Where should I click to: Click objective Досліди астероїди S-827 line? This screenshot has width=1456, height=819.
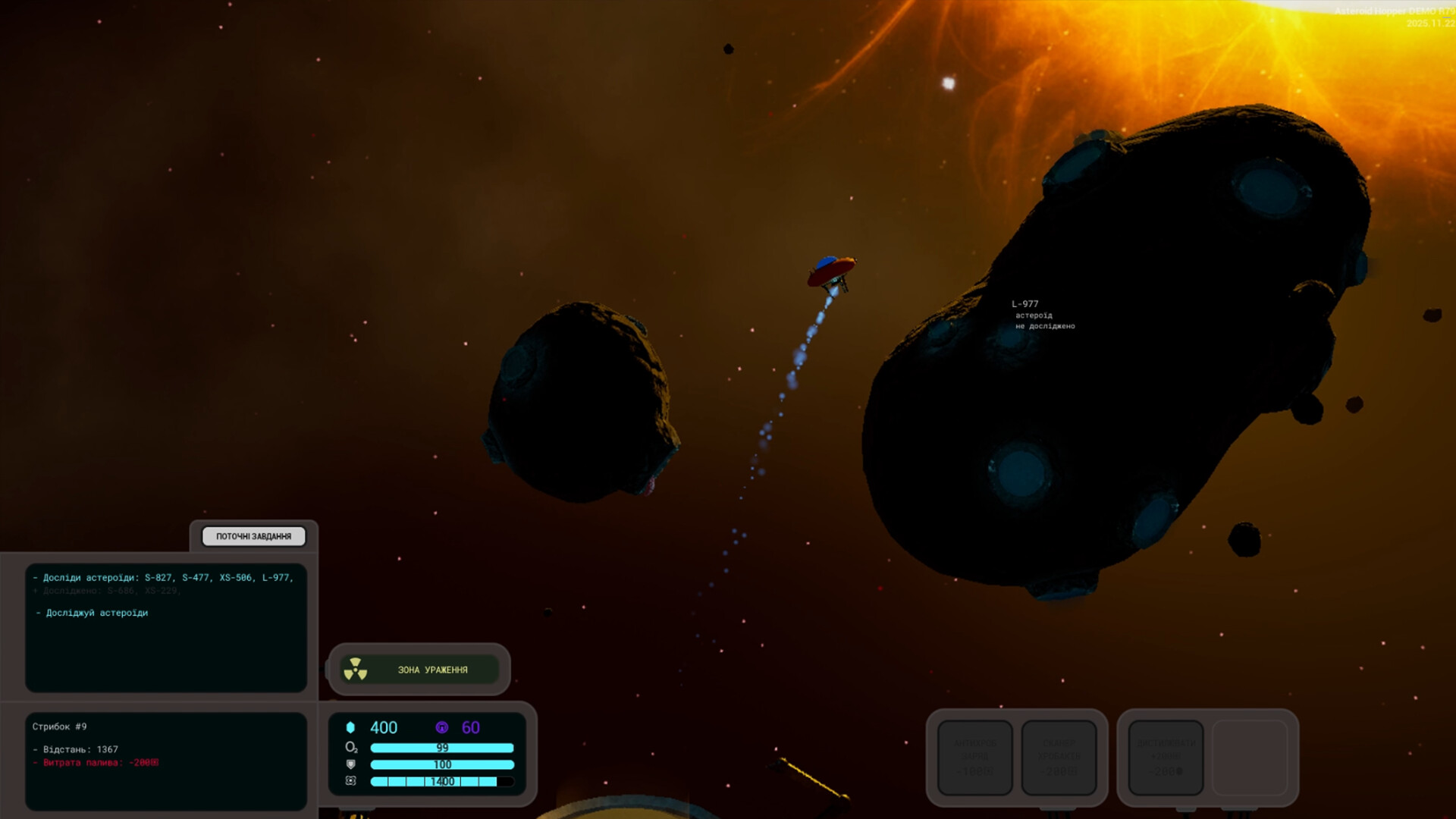[163, 576]
